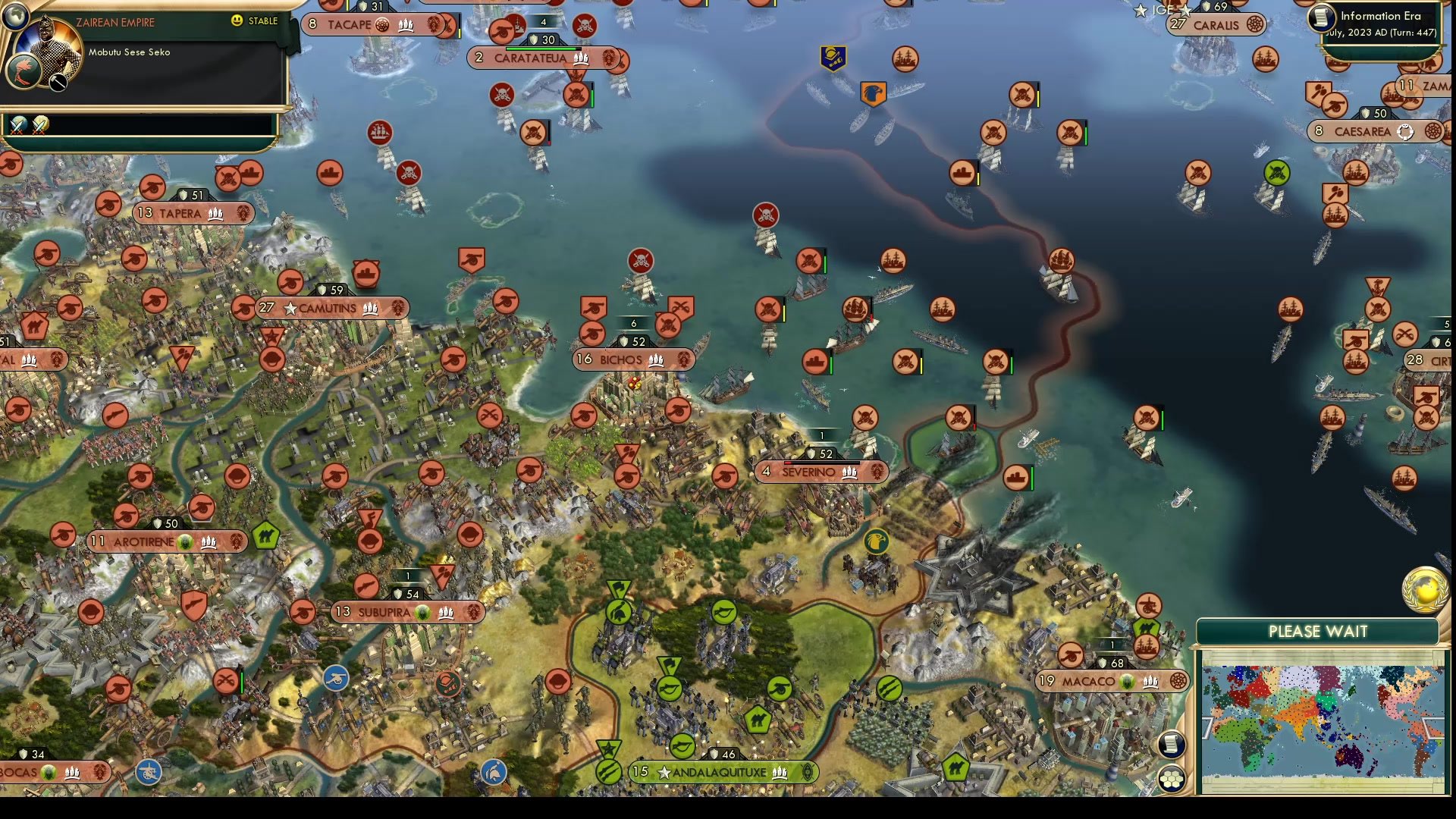
Task: Click the blue Great Admiral flag icon
Action: (833, 55)
